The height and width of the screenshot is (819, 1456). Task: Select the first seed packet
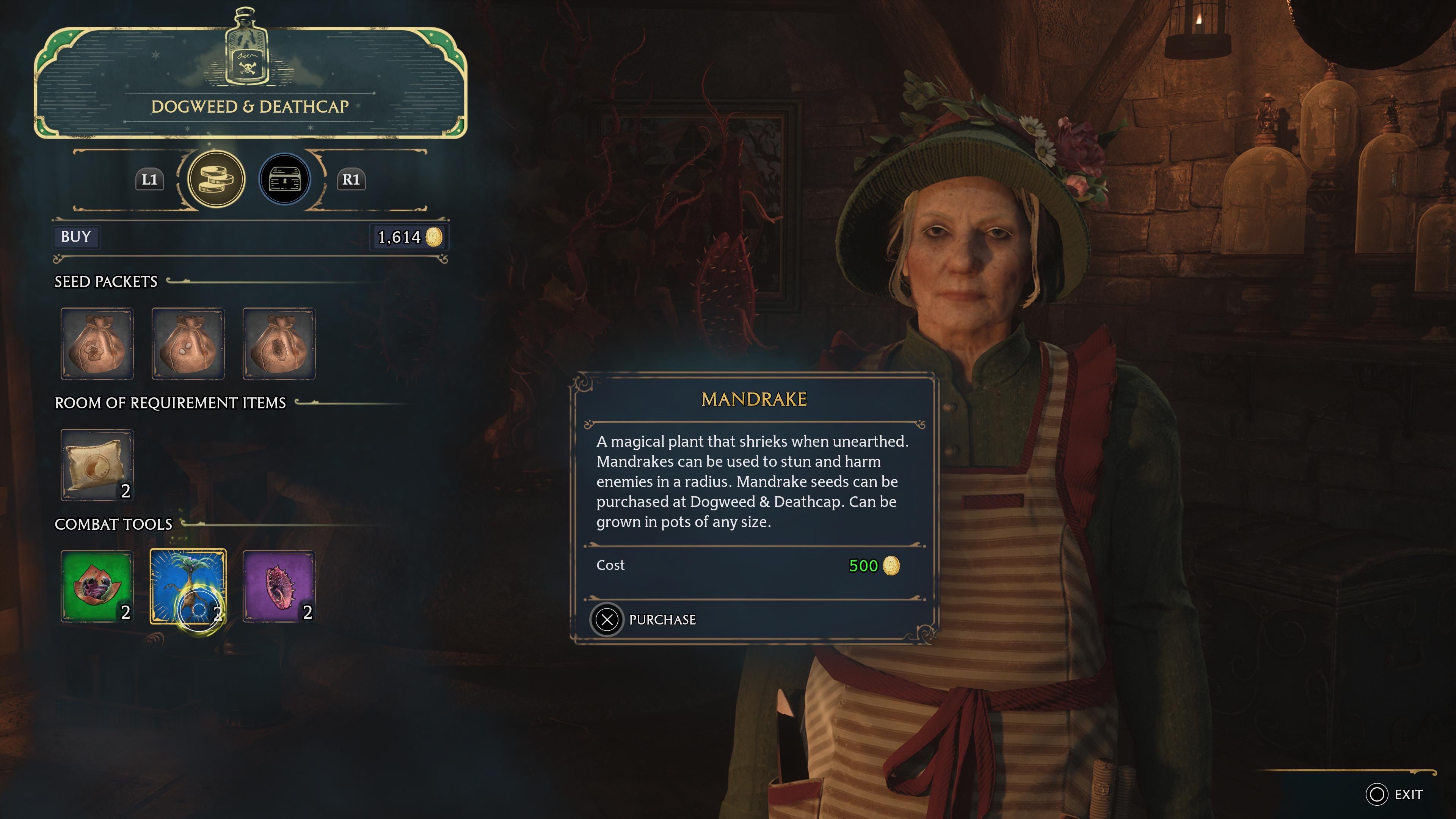click(97, 344)
